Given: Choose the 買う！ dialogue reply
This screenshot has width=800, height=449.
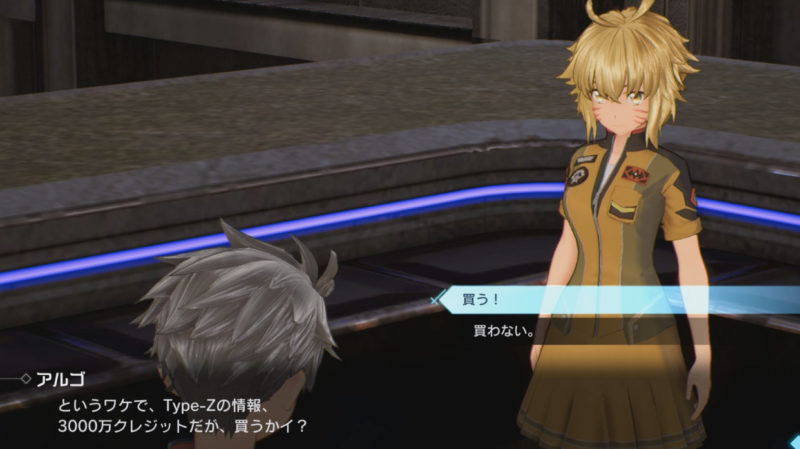Looking at the screenshot, I should 480,298.
